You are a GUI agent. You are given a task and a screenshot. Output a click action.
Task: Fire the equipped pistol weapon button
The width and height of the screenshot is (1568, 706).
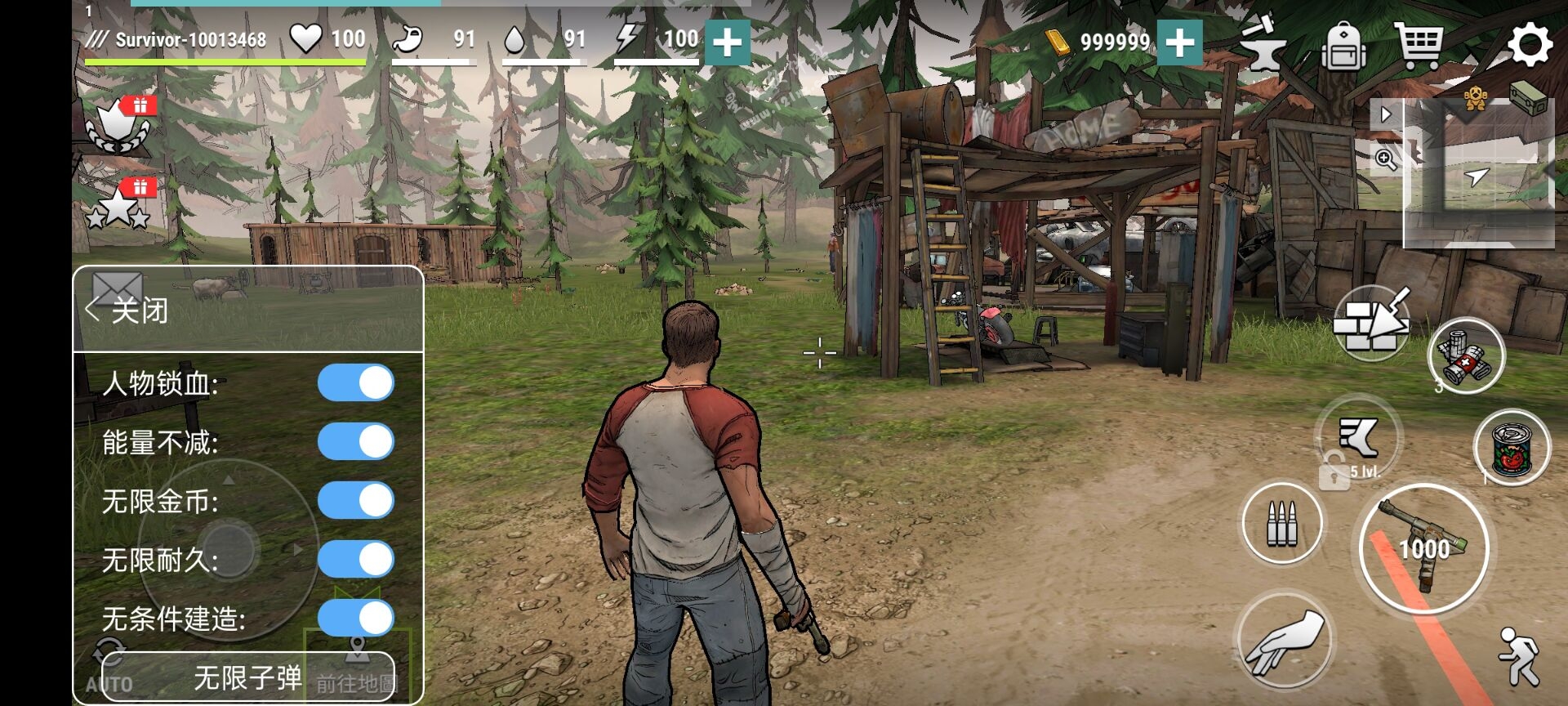coord(1423,548)
